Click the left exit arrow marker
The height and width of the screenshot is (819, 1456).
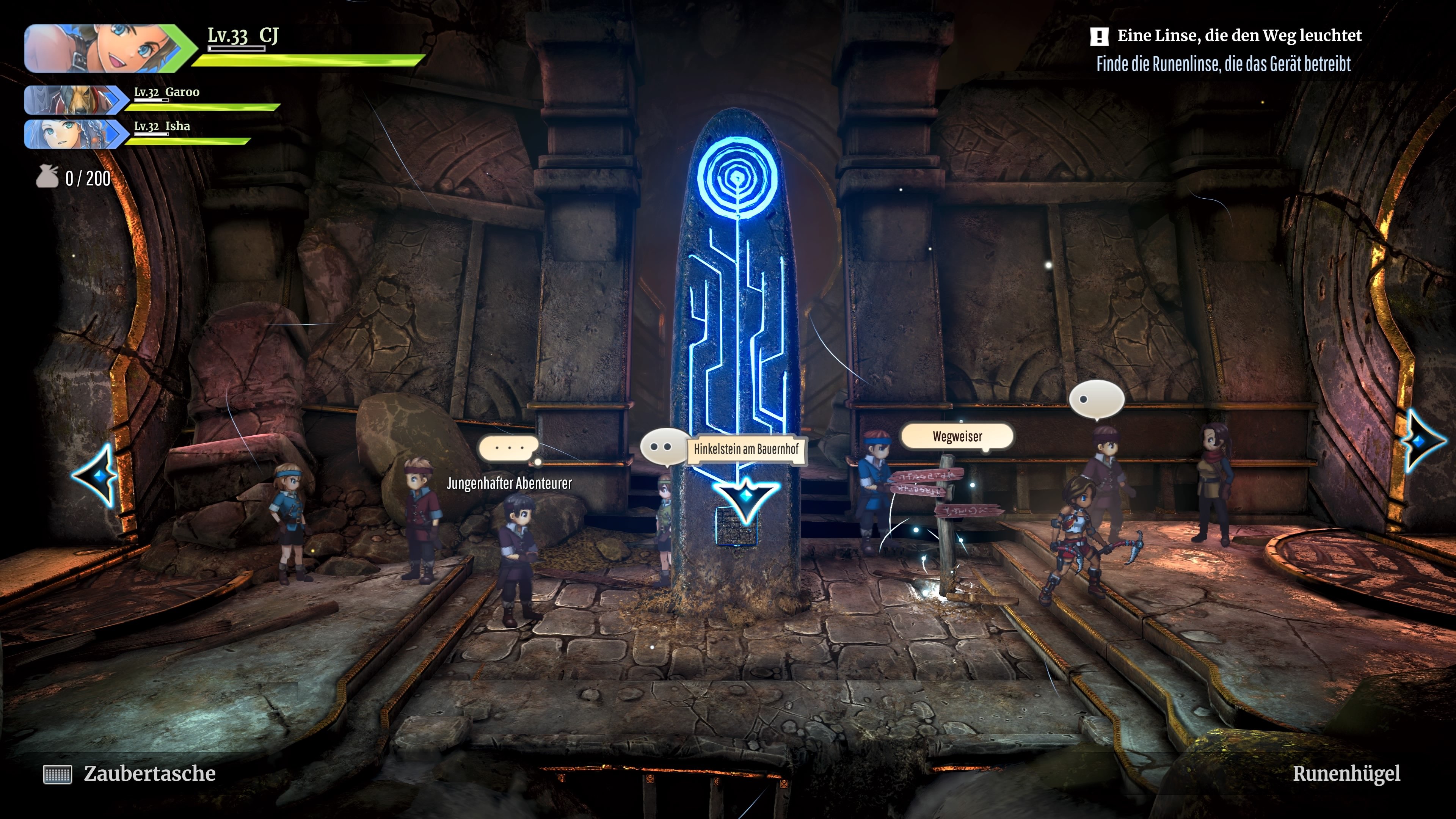tap(96, 475)
